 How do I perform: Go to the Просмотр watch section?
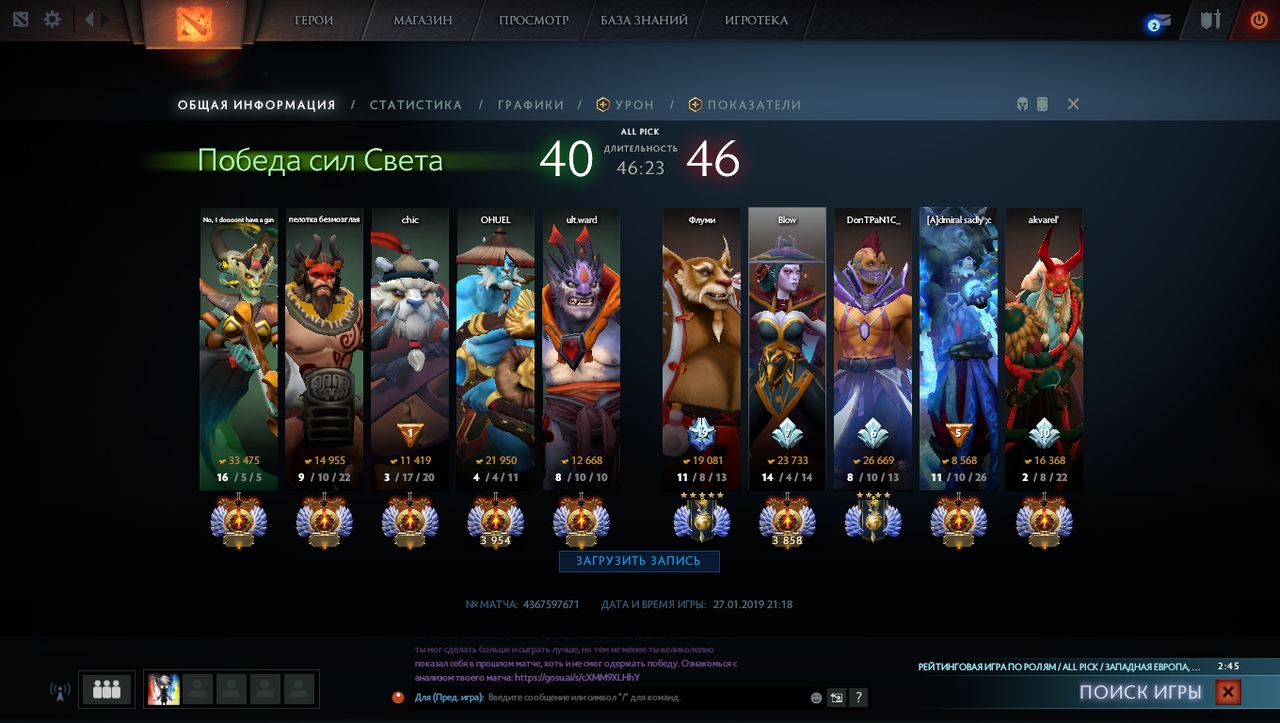pos(533,20)
